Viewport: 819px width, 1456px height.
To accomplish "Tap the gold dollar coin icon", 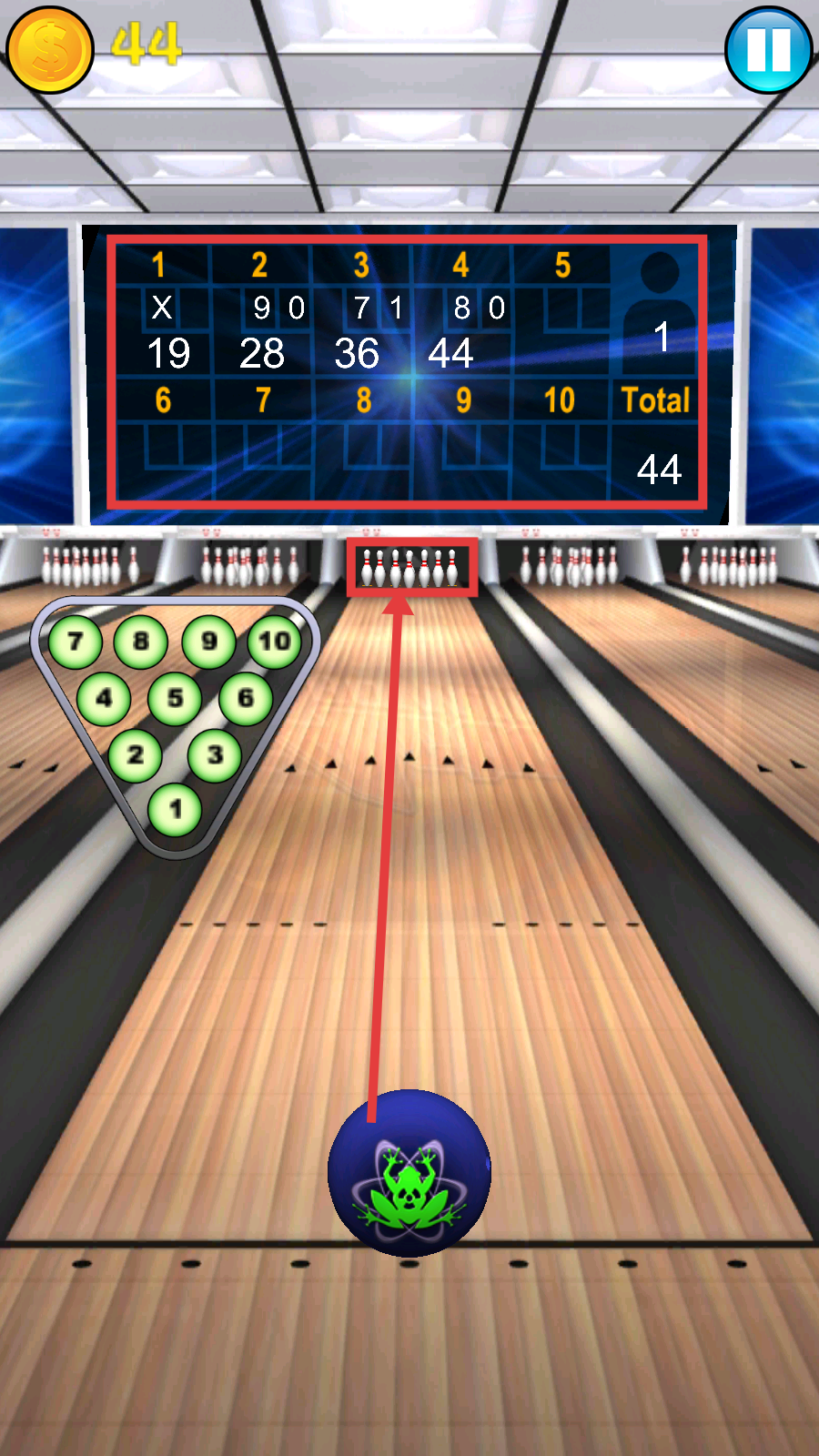I will 50,50.
